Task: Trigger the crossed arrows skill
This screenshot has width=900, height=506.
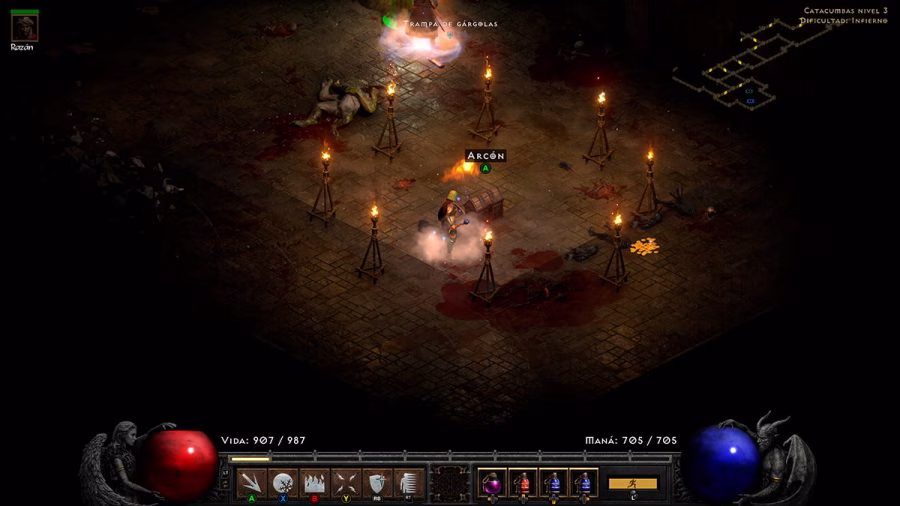Action: tap(346, 483)
